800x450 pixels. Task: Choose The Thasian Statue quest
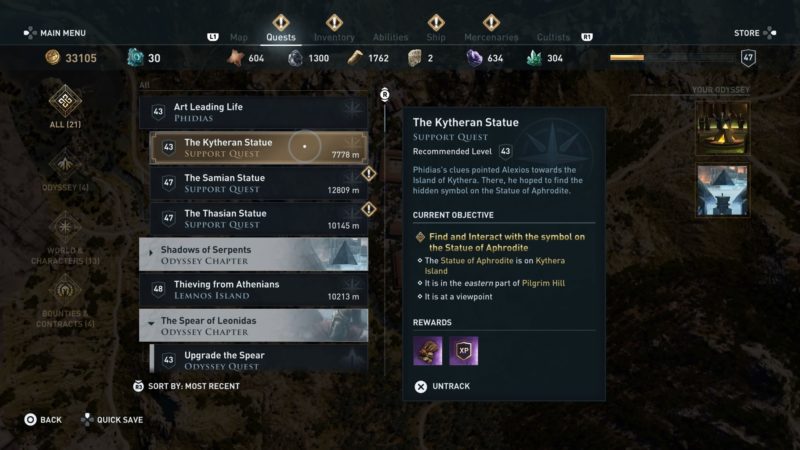click(x=257, y=219)
